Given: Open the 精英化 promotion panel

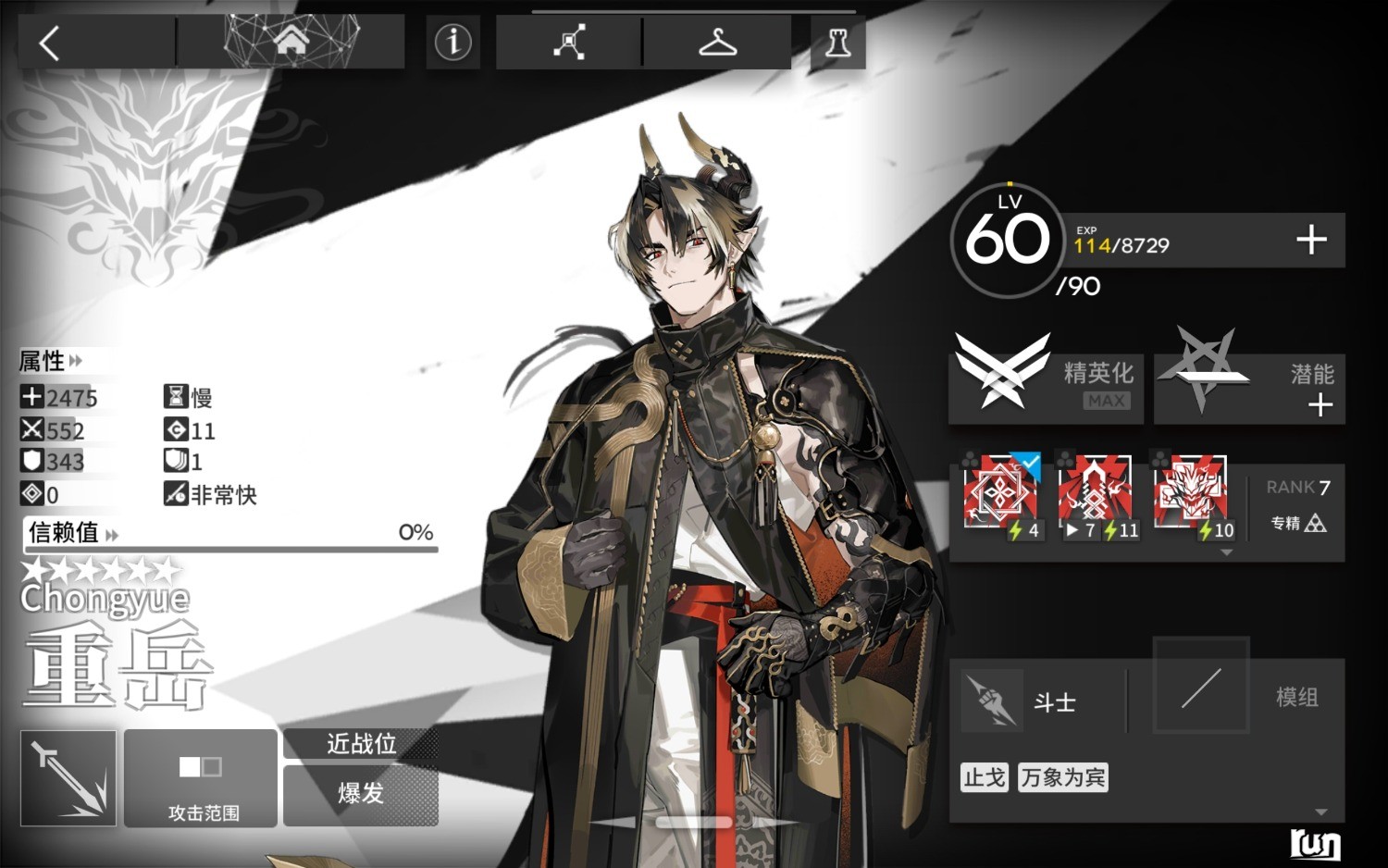Looking at the screenshot, I should [1046, 387].
